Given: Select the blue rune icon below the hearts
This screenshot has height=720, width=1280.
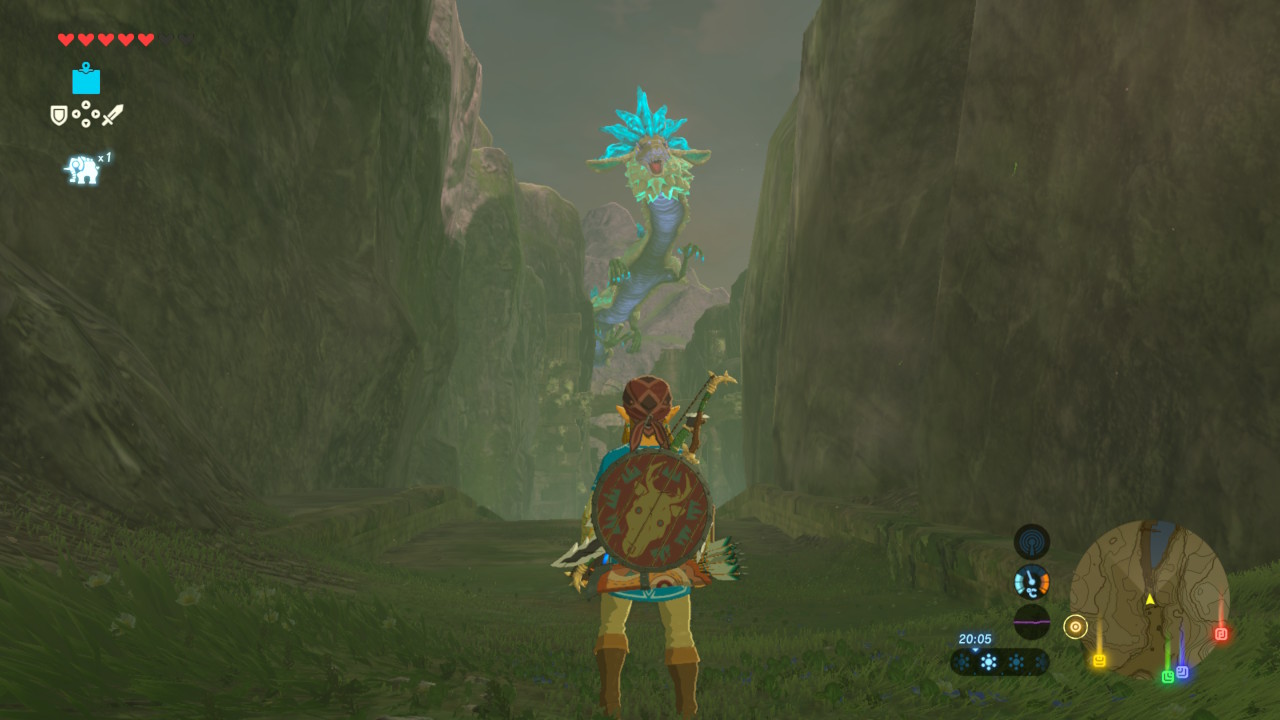Looking at the screenshot, I should pyautogui.click(x=86, y=79).
